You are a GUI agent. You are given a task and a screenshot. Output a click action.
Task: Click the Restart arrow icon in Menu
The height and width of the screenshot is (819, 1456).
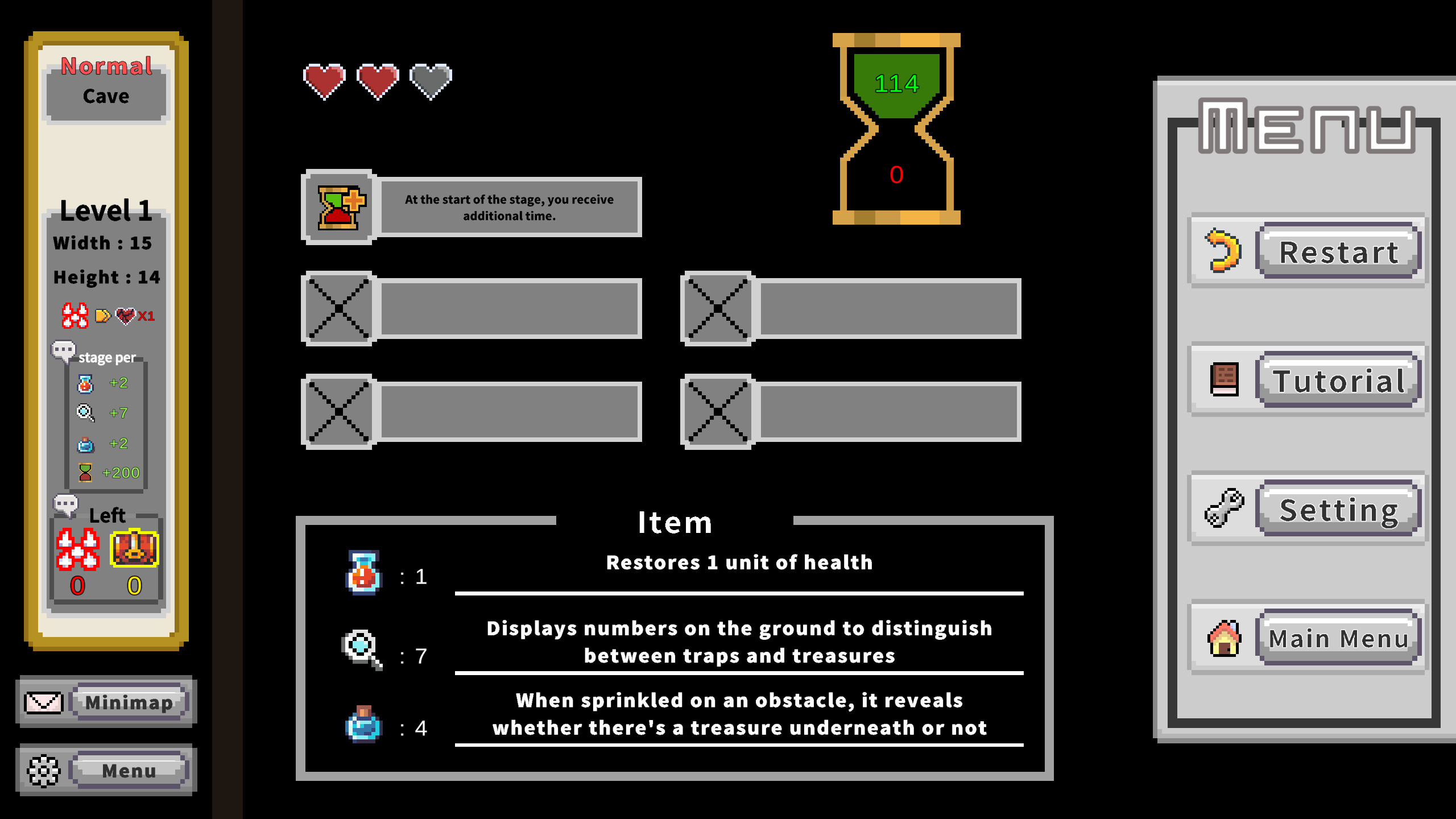click(1222, 250)
